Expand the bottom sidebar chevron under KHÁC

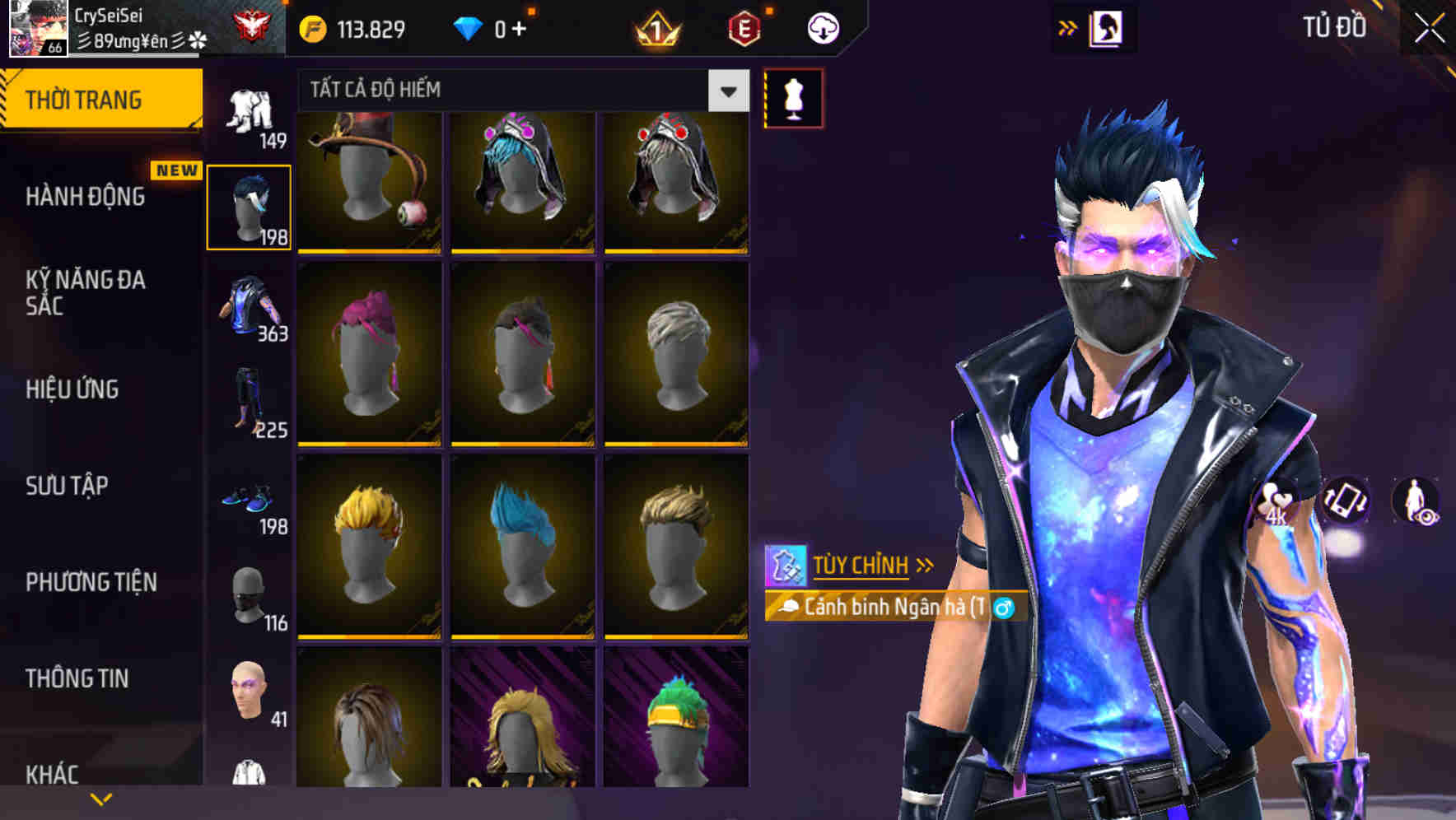(x=101, y=798)
